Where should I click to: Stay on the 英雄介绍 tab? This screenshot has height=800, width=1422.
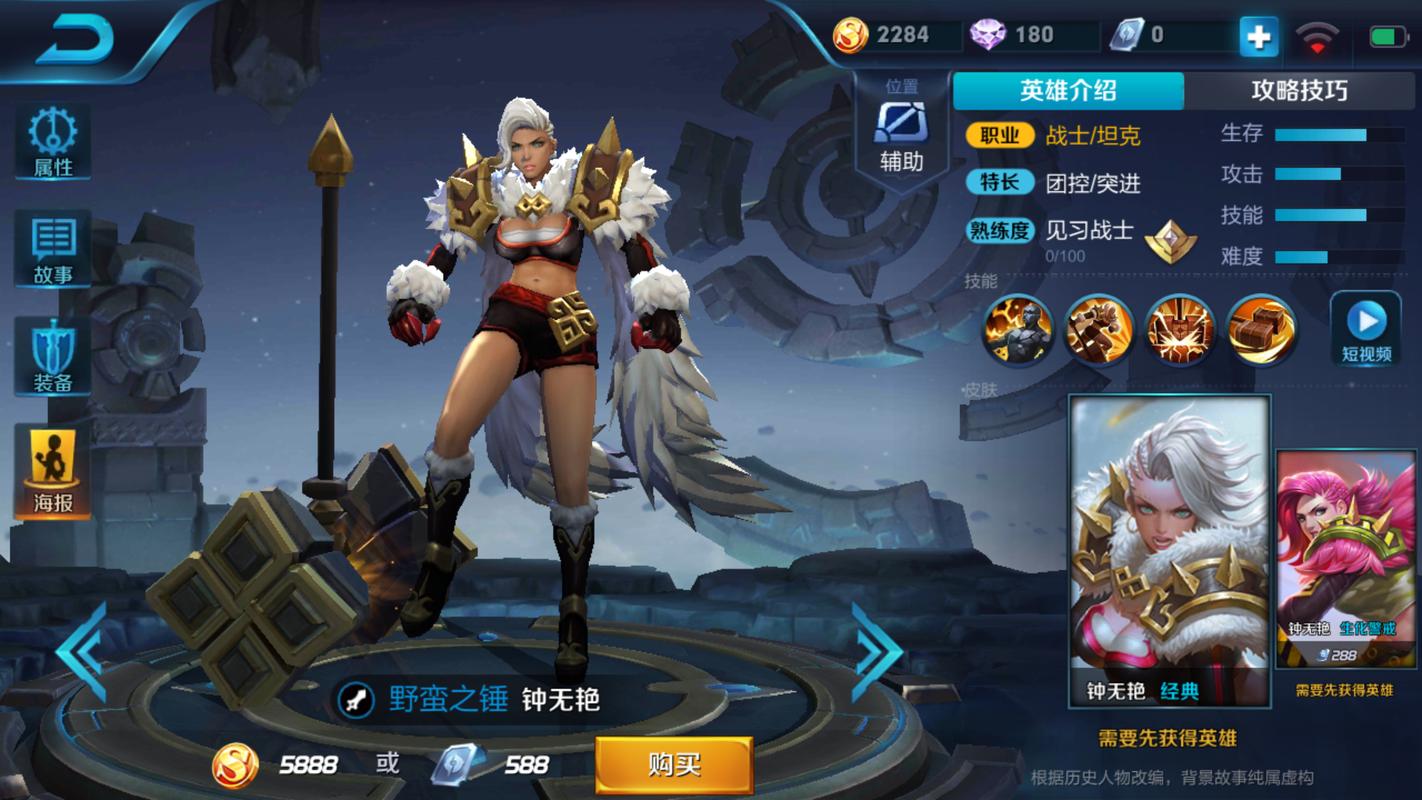(1068, 90)
